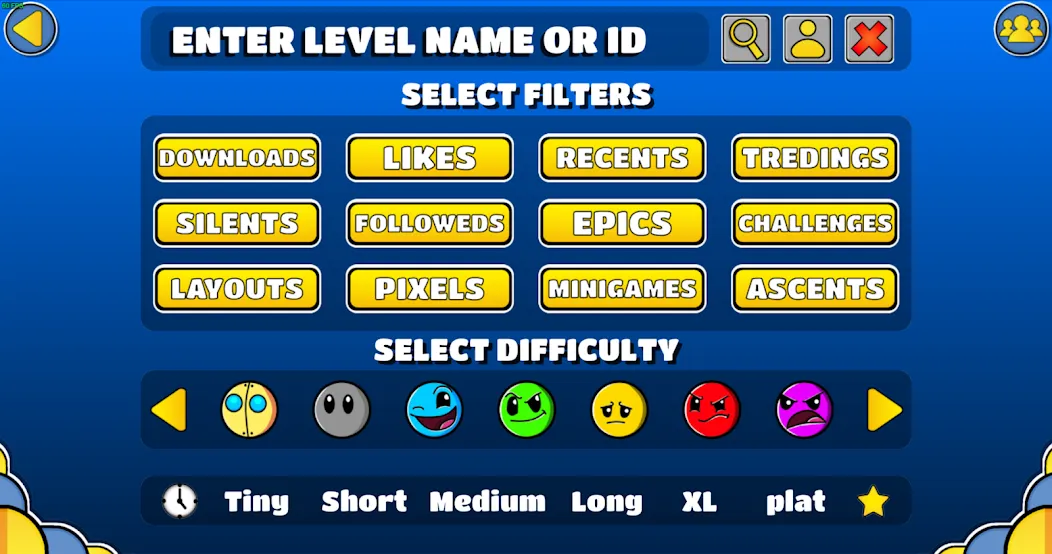Go back with the yellow arrow button
The image size is (1052, 554).
pos(30,29)
